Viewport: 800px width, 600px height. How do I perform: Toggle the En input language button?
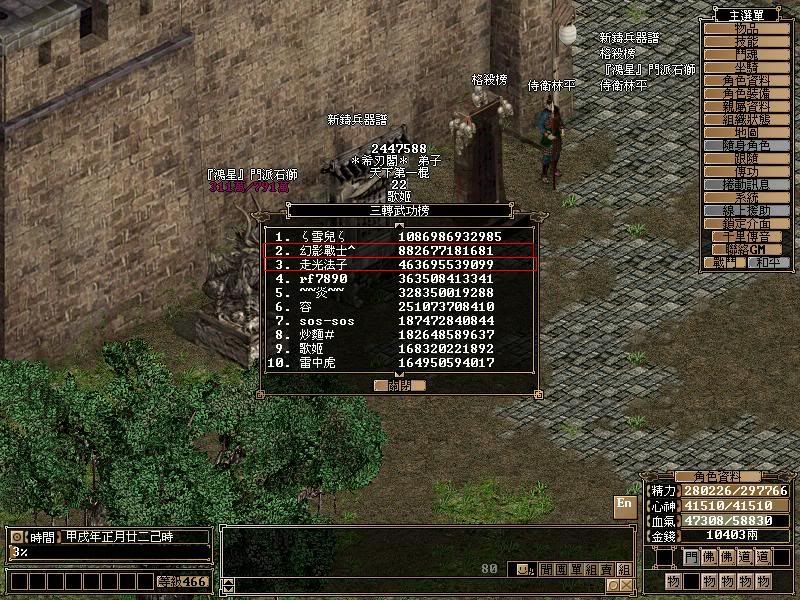[x=624, y=504]
